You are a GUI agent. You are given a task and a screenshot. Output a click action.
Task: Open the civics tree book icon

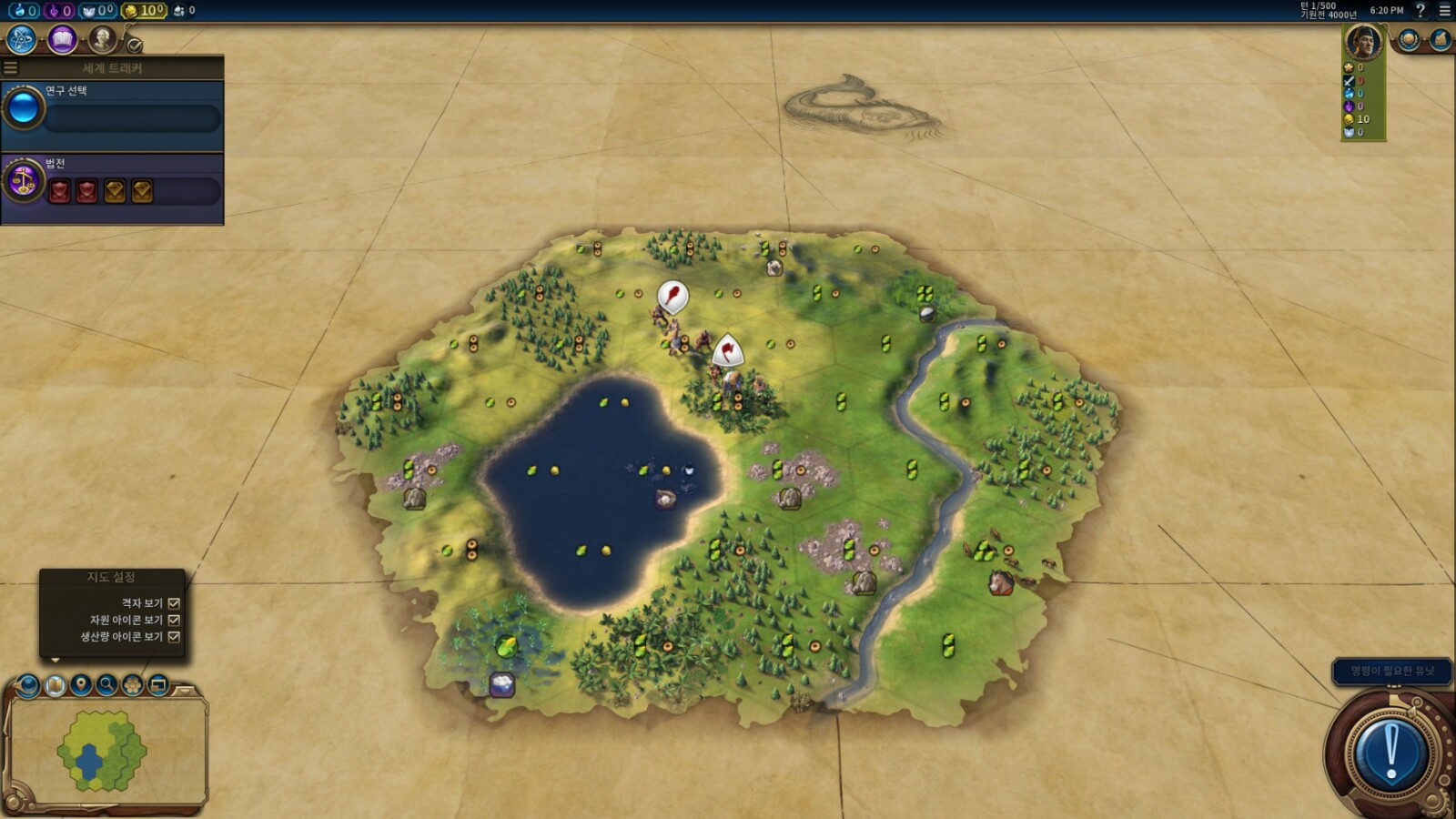click(62, 39)
